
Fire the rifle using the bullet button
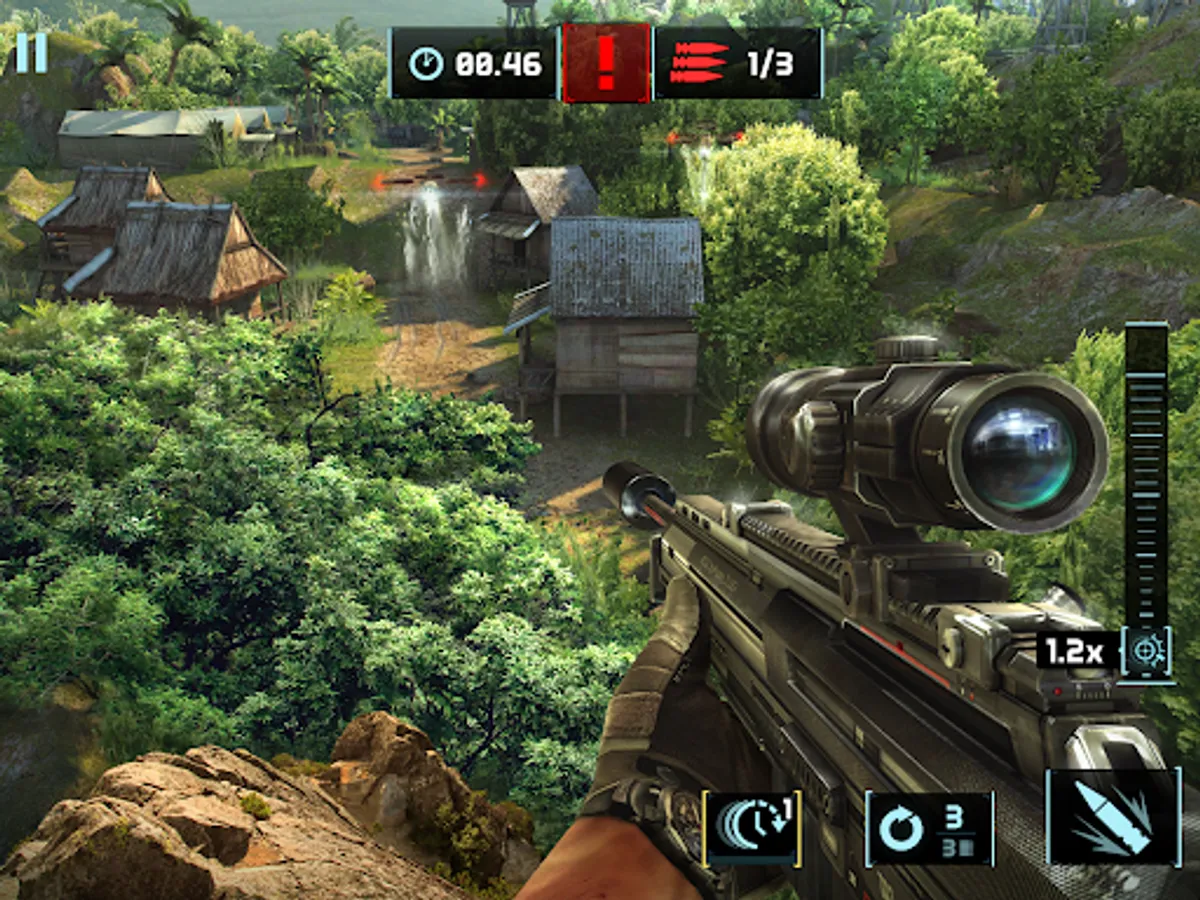pos(1113,815)
